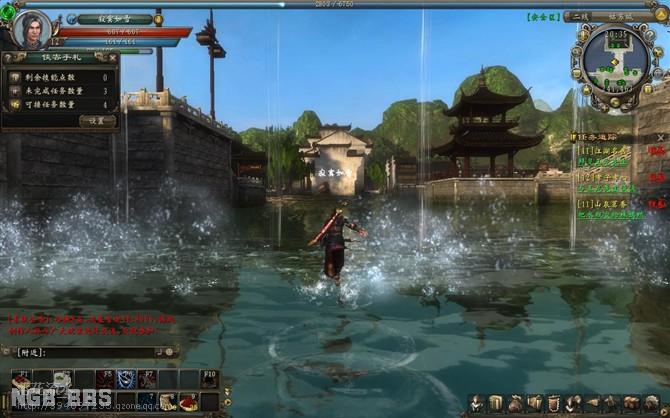The width and height of the screenshot is (670, 418).
Task: Use the F1 hotbar food item
Action: pos(21,379)
